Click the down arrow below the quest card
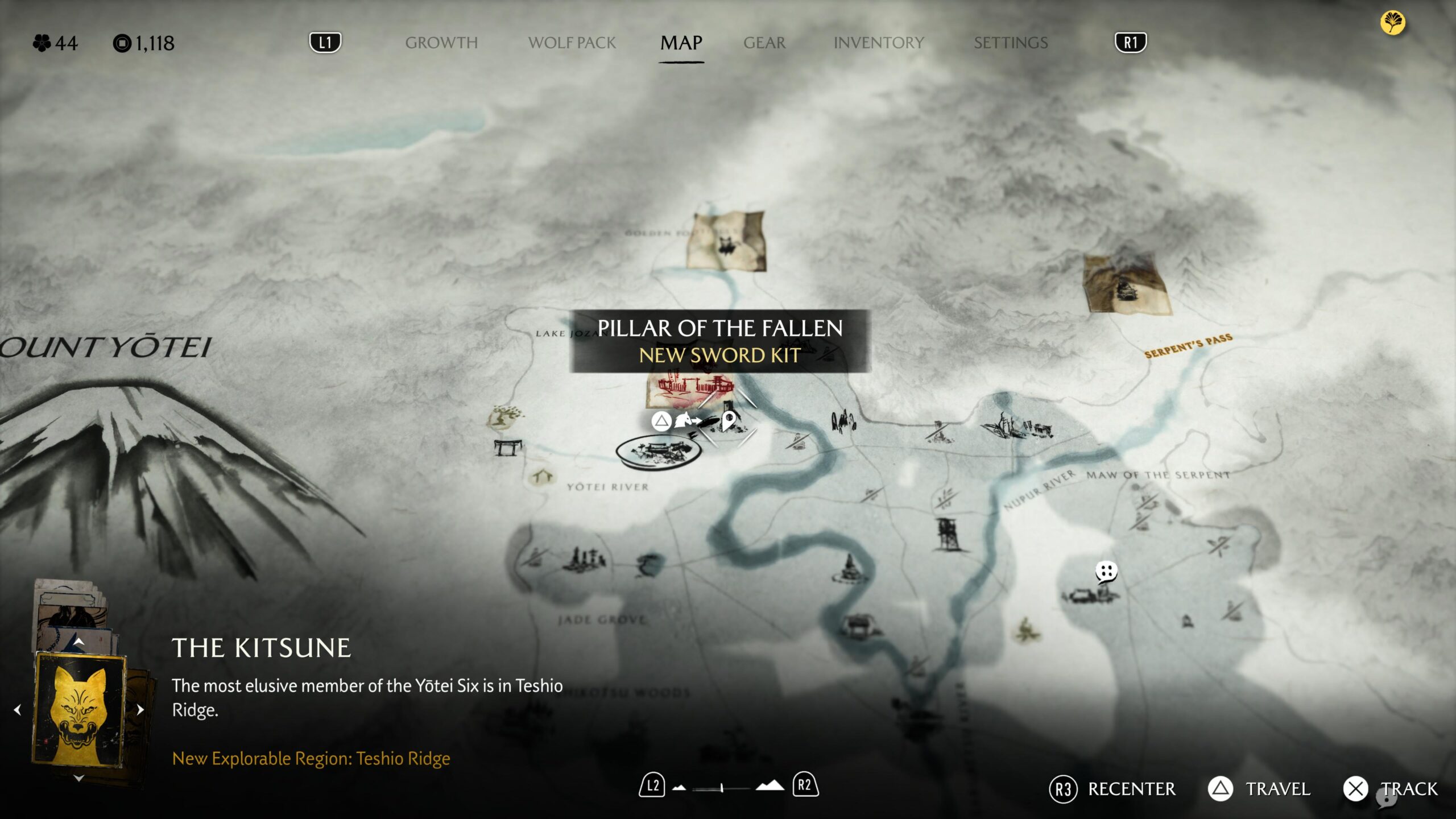This screenshot has height=819, width=1456. click(x=79, y=778)
